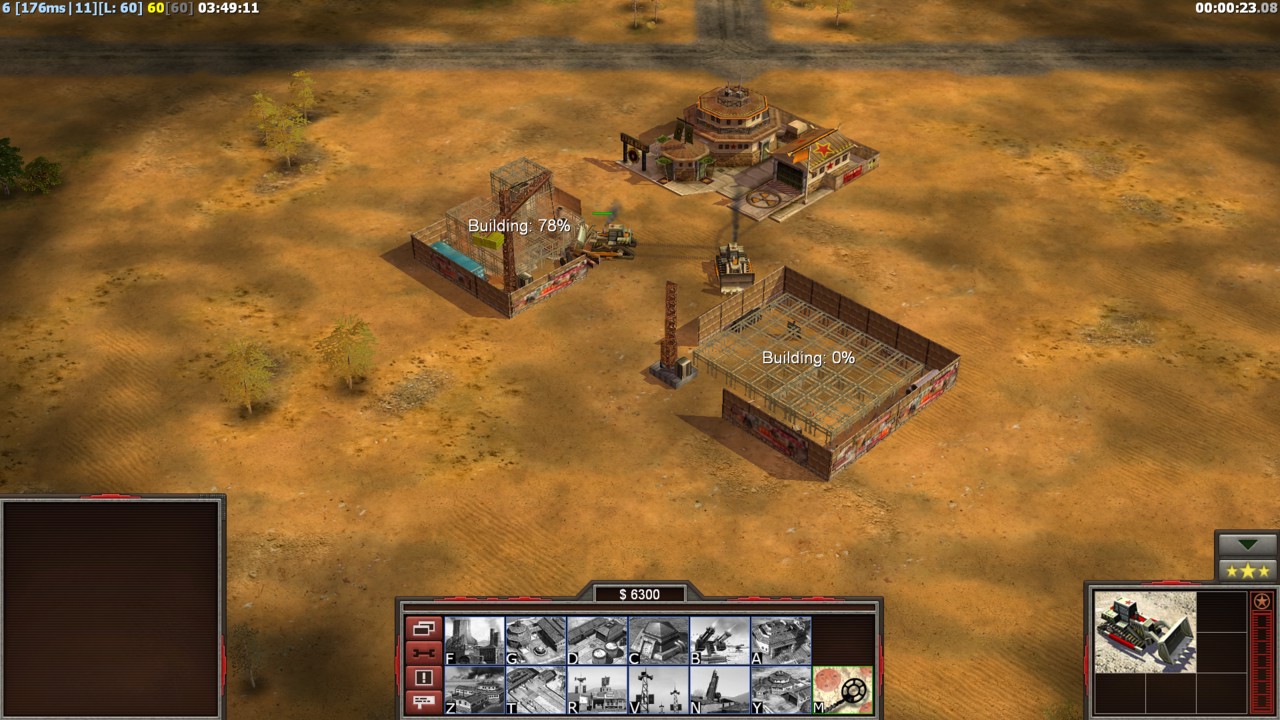The width and height of the screenshot is (1280, 720).
Task: Select the Propaganda Center build icon (Z)
Action: (474, 690)
